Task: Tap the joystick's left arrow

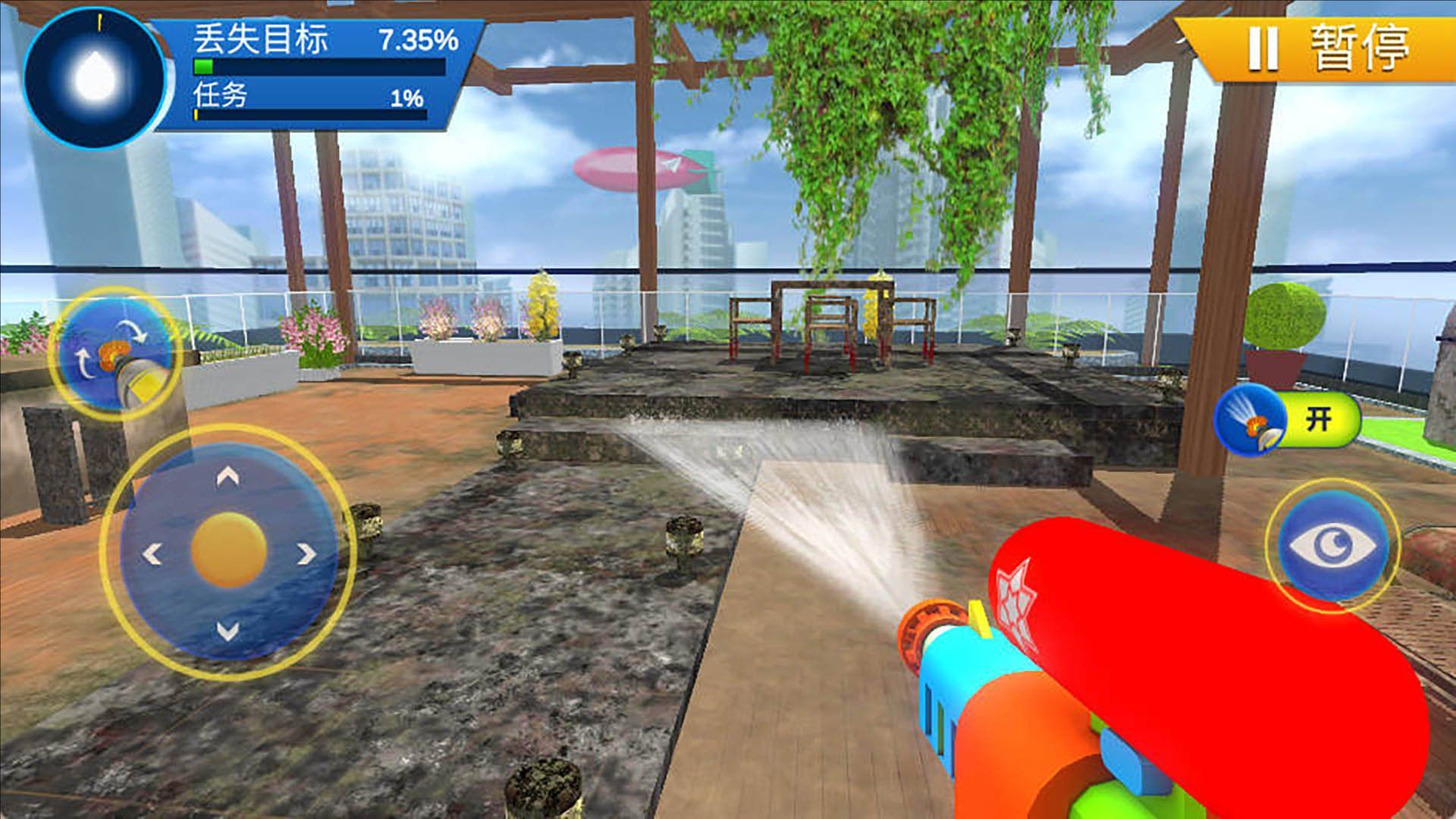Action: [152, 554]
